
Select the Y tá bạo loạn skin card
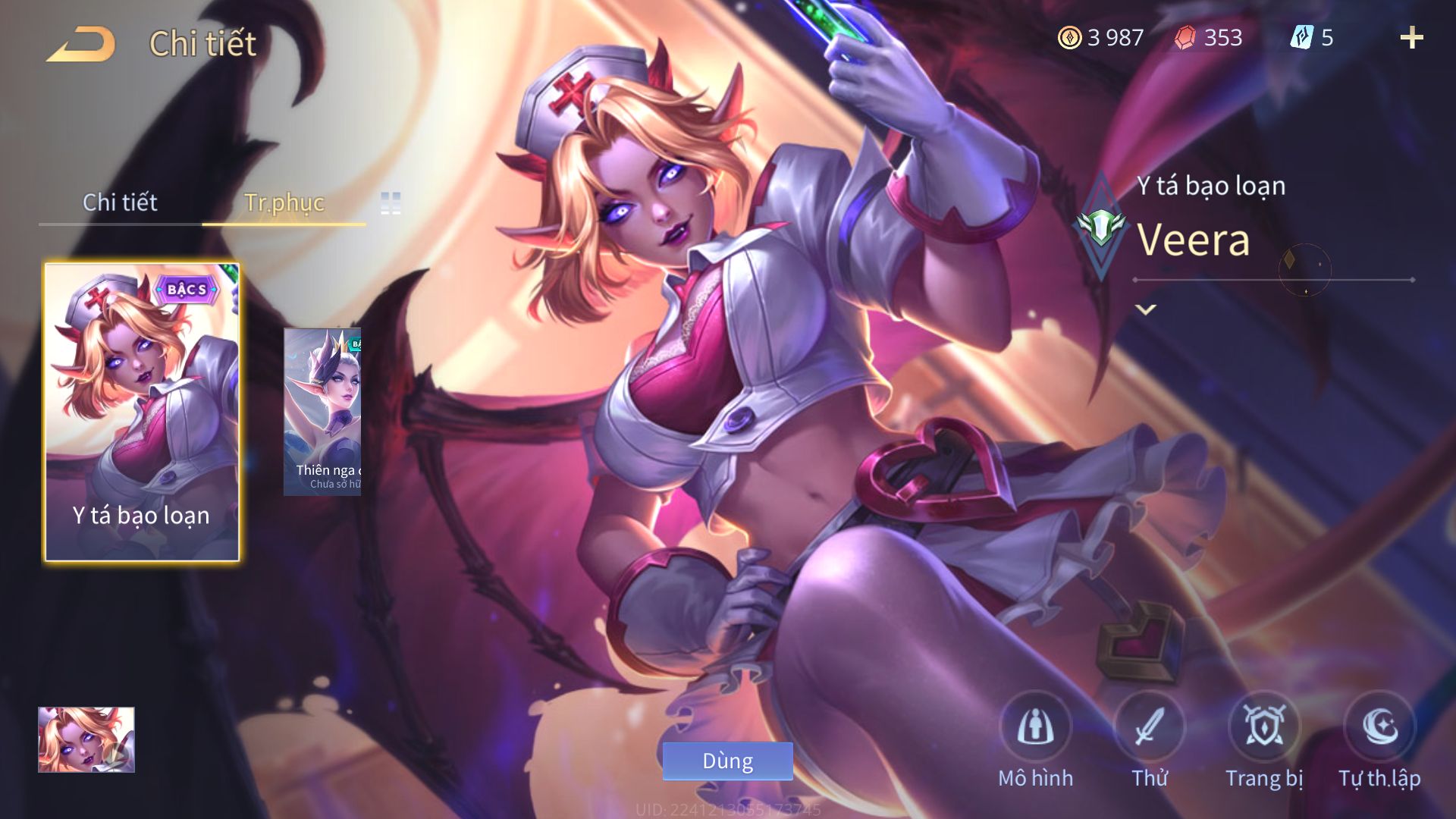(143, 412)
